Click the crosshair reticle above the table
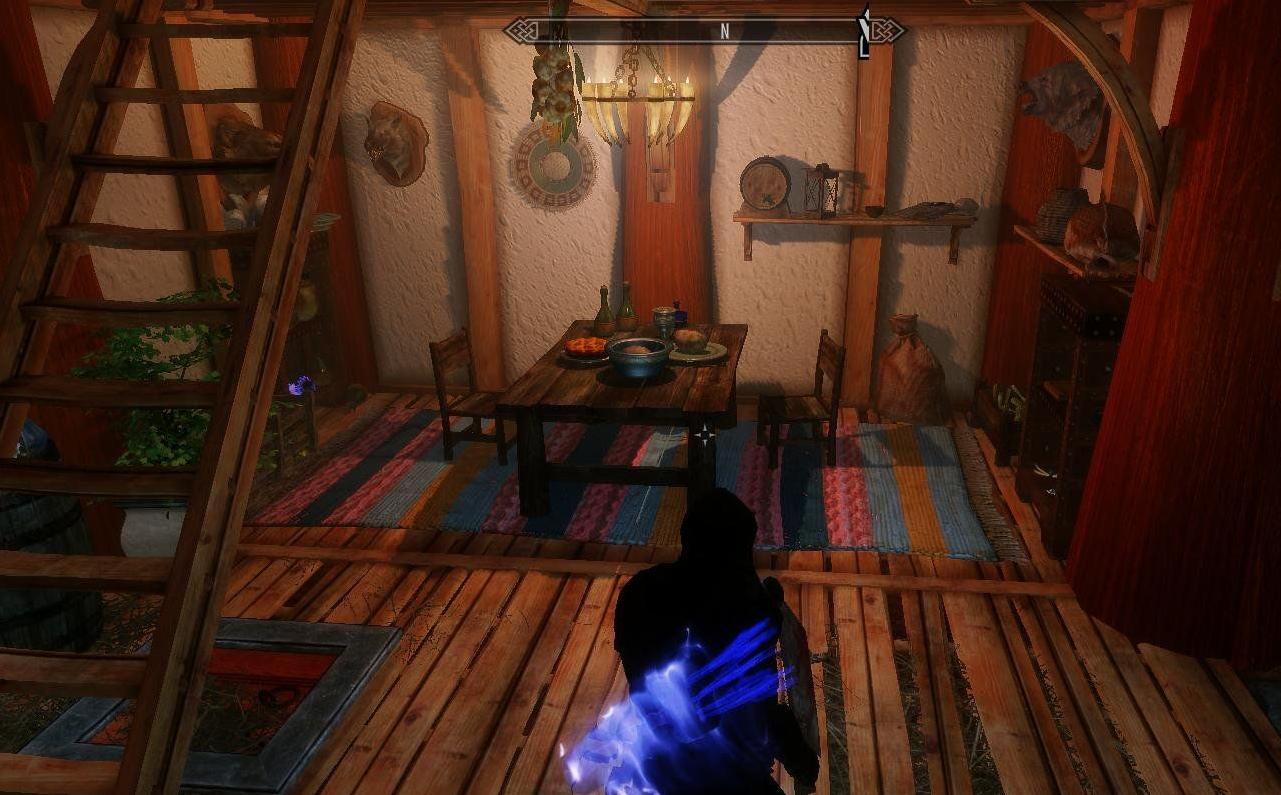This screenshot has width=1281, height=795. [703, 434]
